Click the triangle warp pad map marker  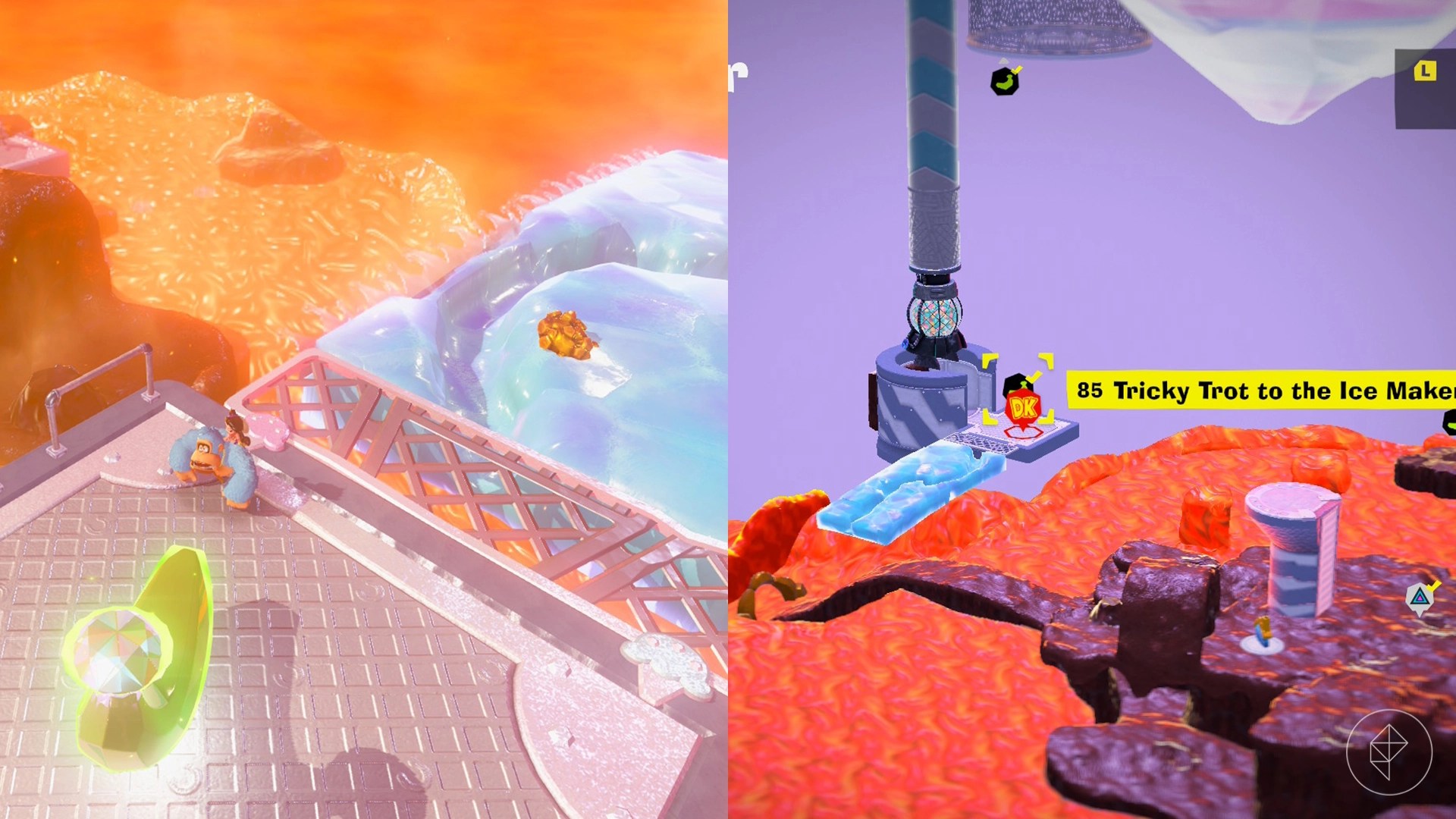(x=1420, y=597)
